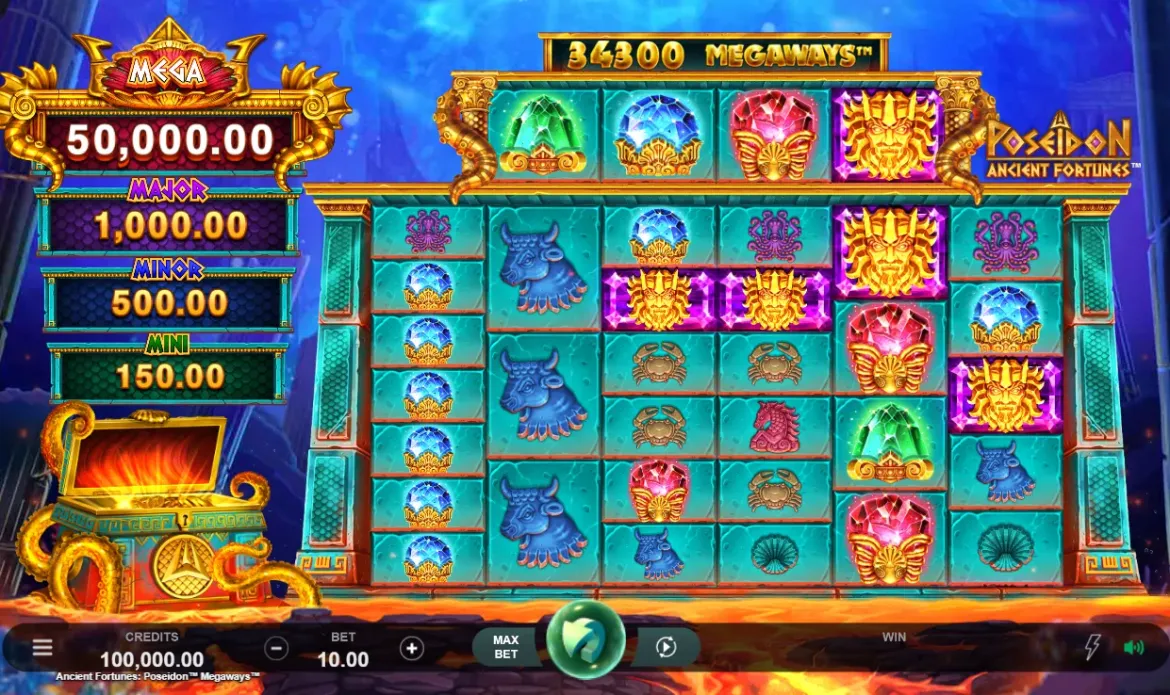The height and width of the screenshot is (695, 1170).
Task: Set bet to maximum with MAX BET
Action: pos(506,647)
